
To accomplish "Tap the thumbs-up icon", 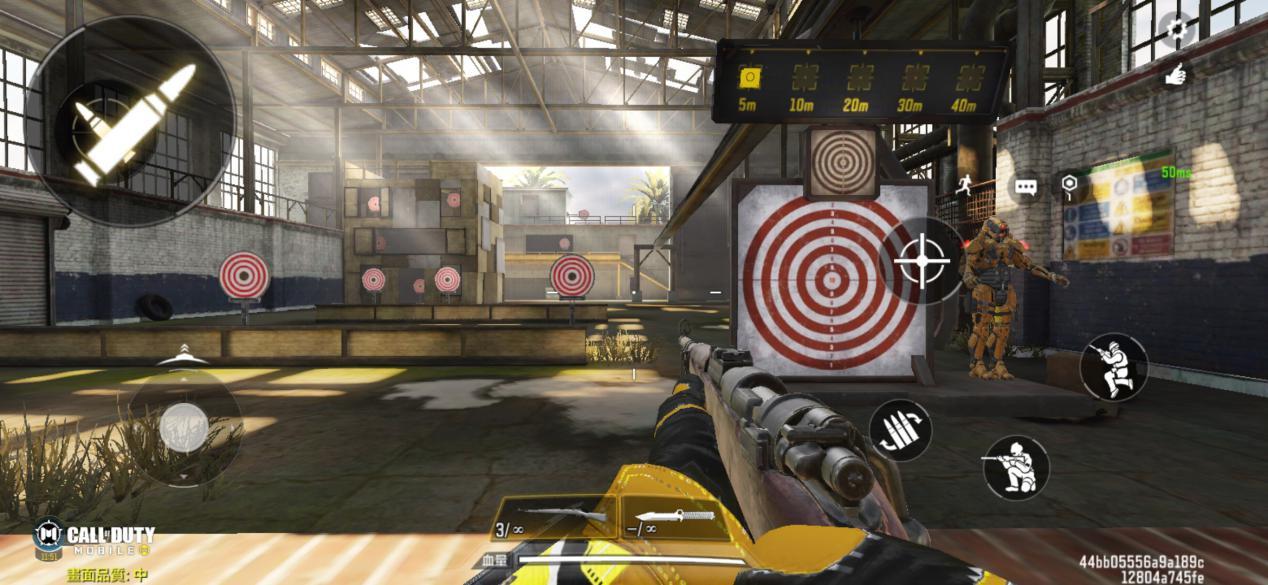I will (x=1176, y=73).
